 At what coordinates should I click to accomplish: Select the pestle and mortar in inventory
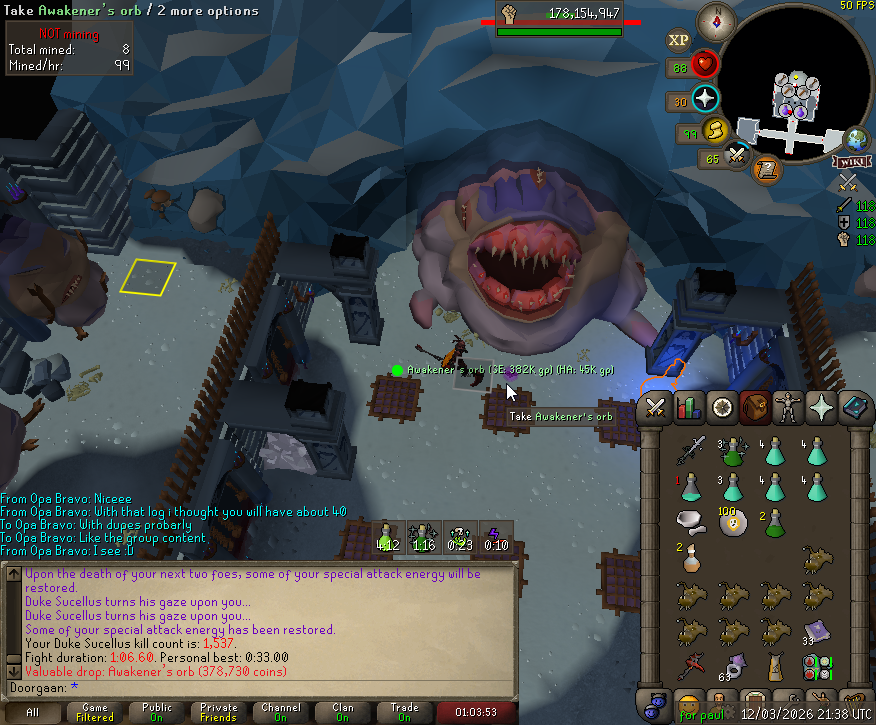coord(690,521)
